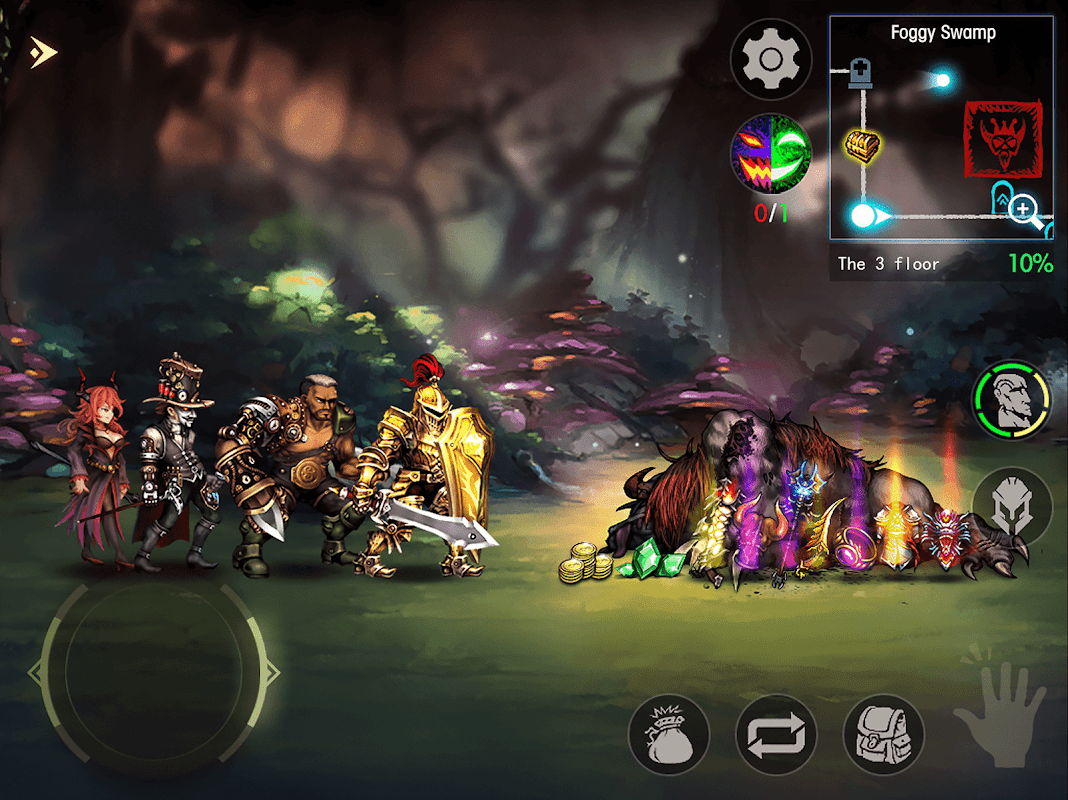Select the tombstone marker on the minimap
Screen dimensions: 1068x800
click(x=861, y=73)
